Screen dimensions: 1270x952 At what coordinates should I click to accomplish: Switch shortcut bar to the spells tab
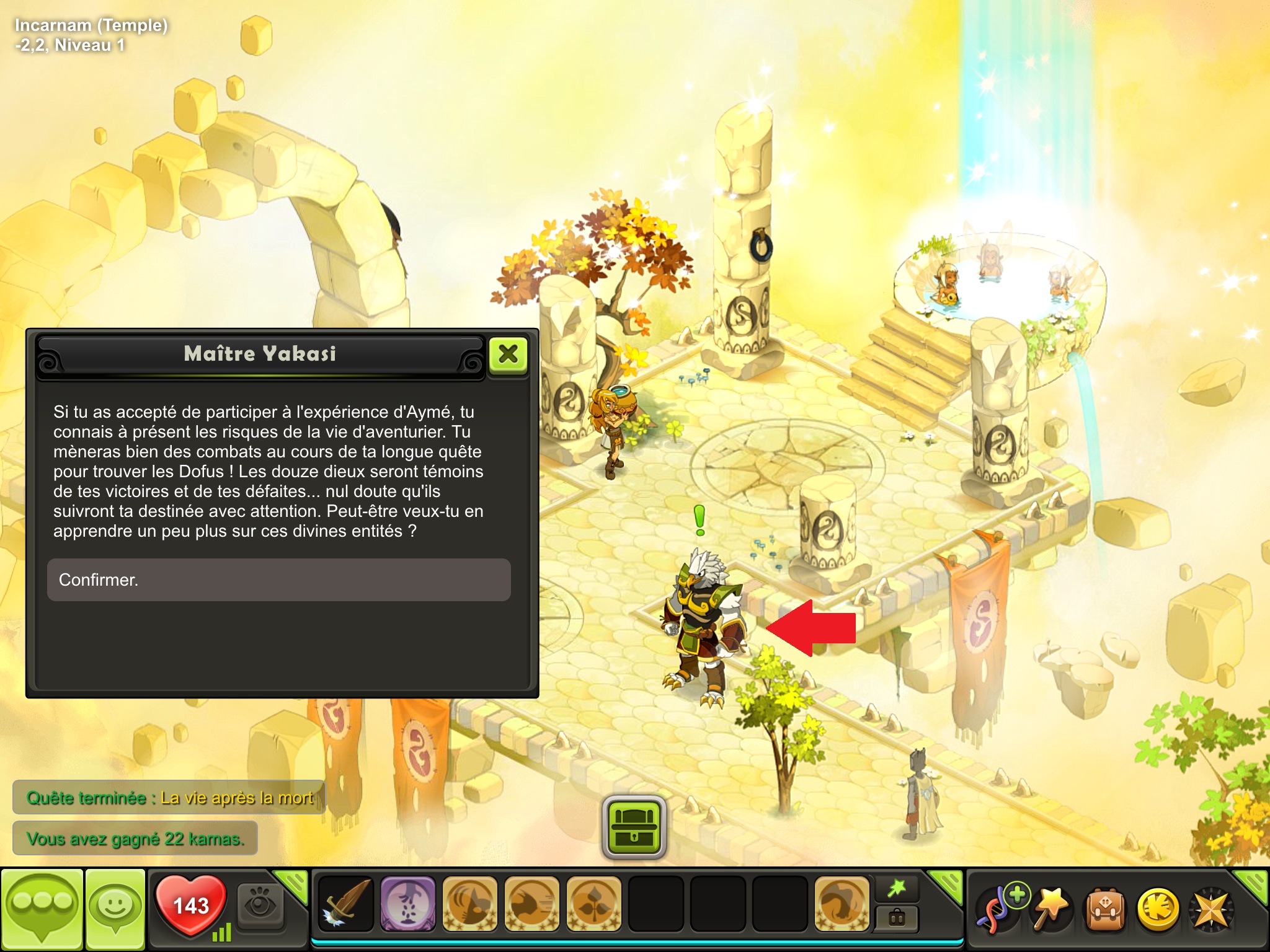(x=897, y=889)
